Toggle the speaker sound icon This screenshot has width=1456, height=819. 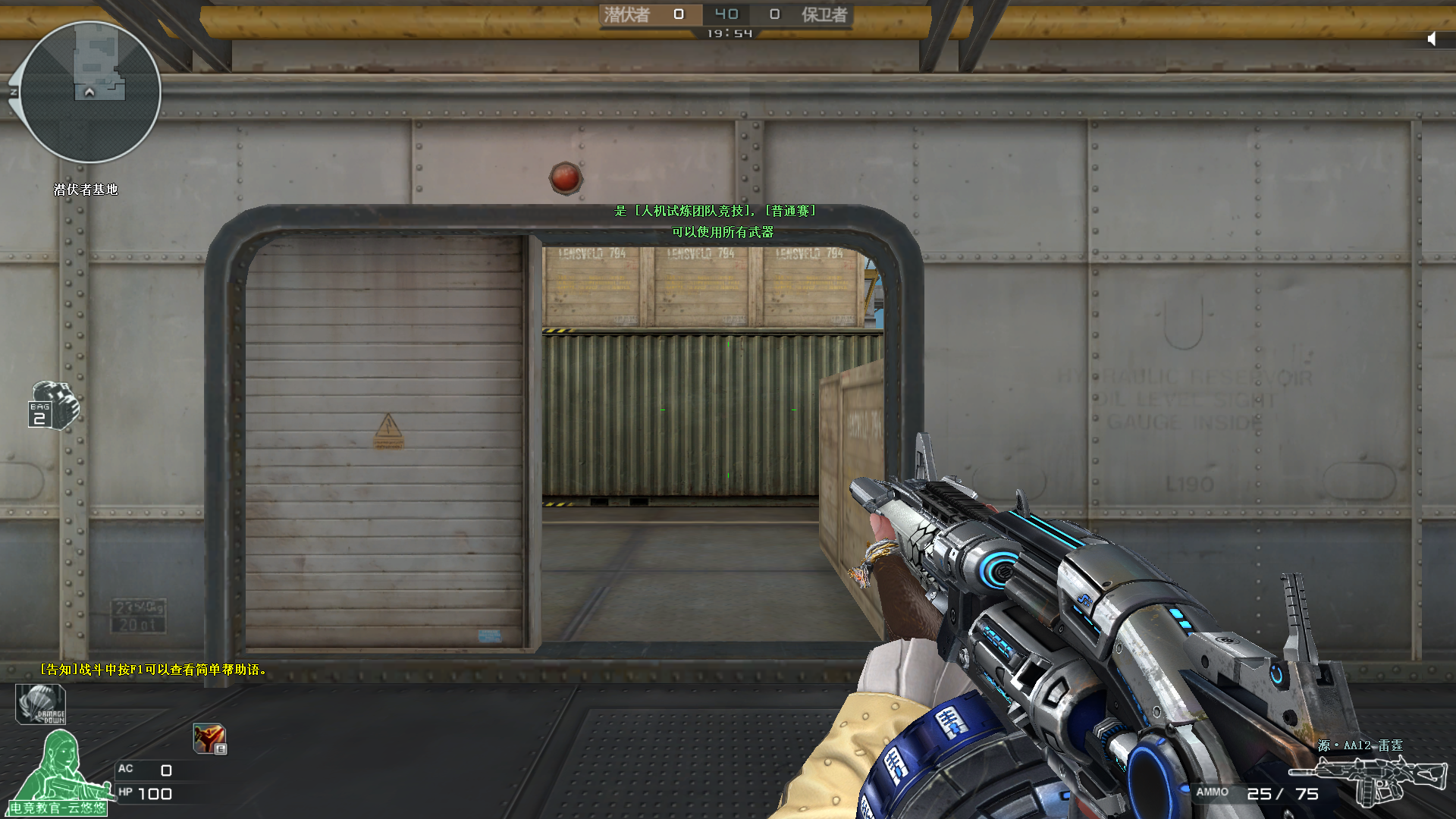pos(1432,39)
